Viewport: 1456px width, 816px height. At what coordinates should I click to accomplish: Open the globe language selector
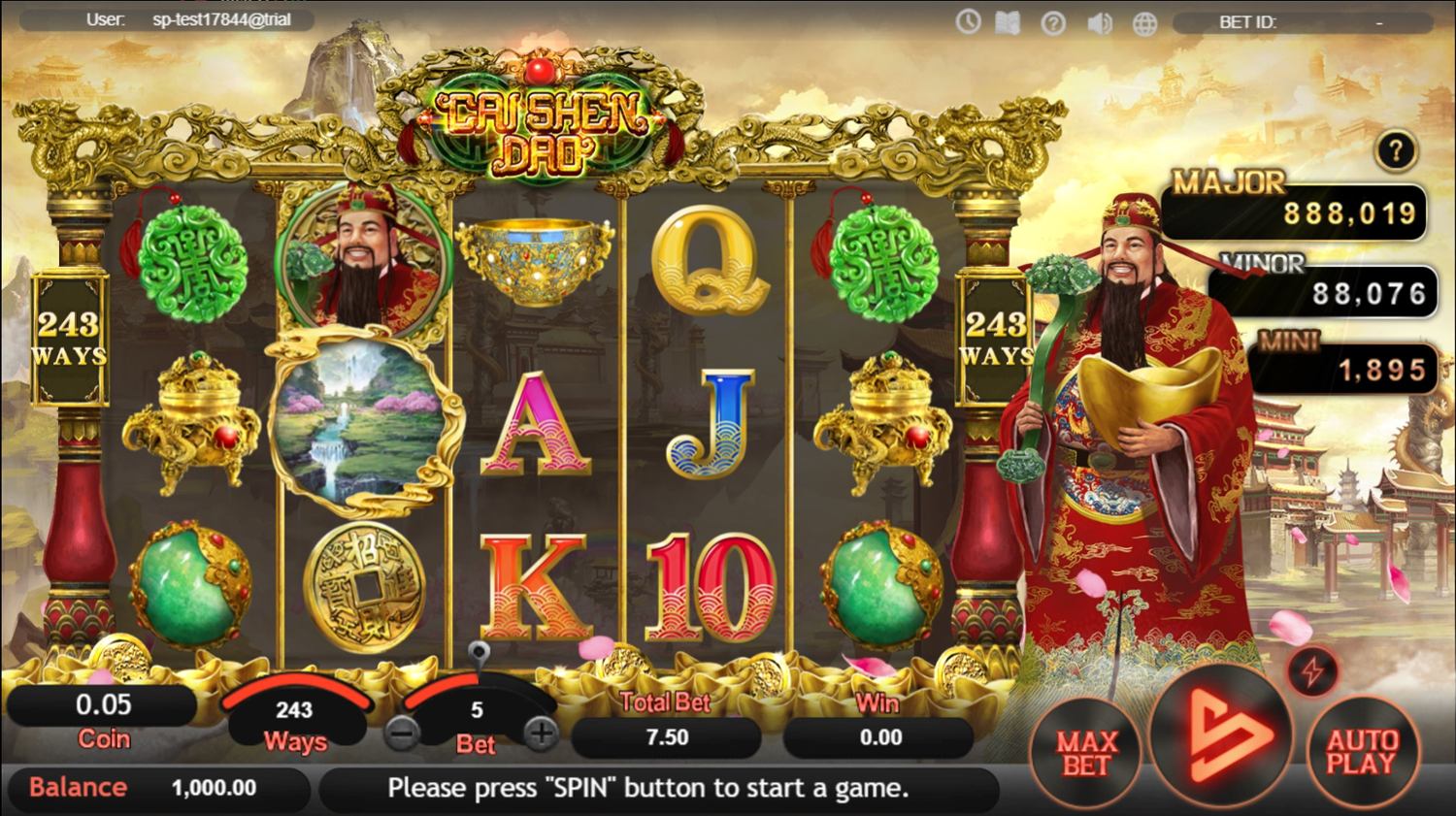[x=1144, y=23]
